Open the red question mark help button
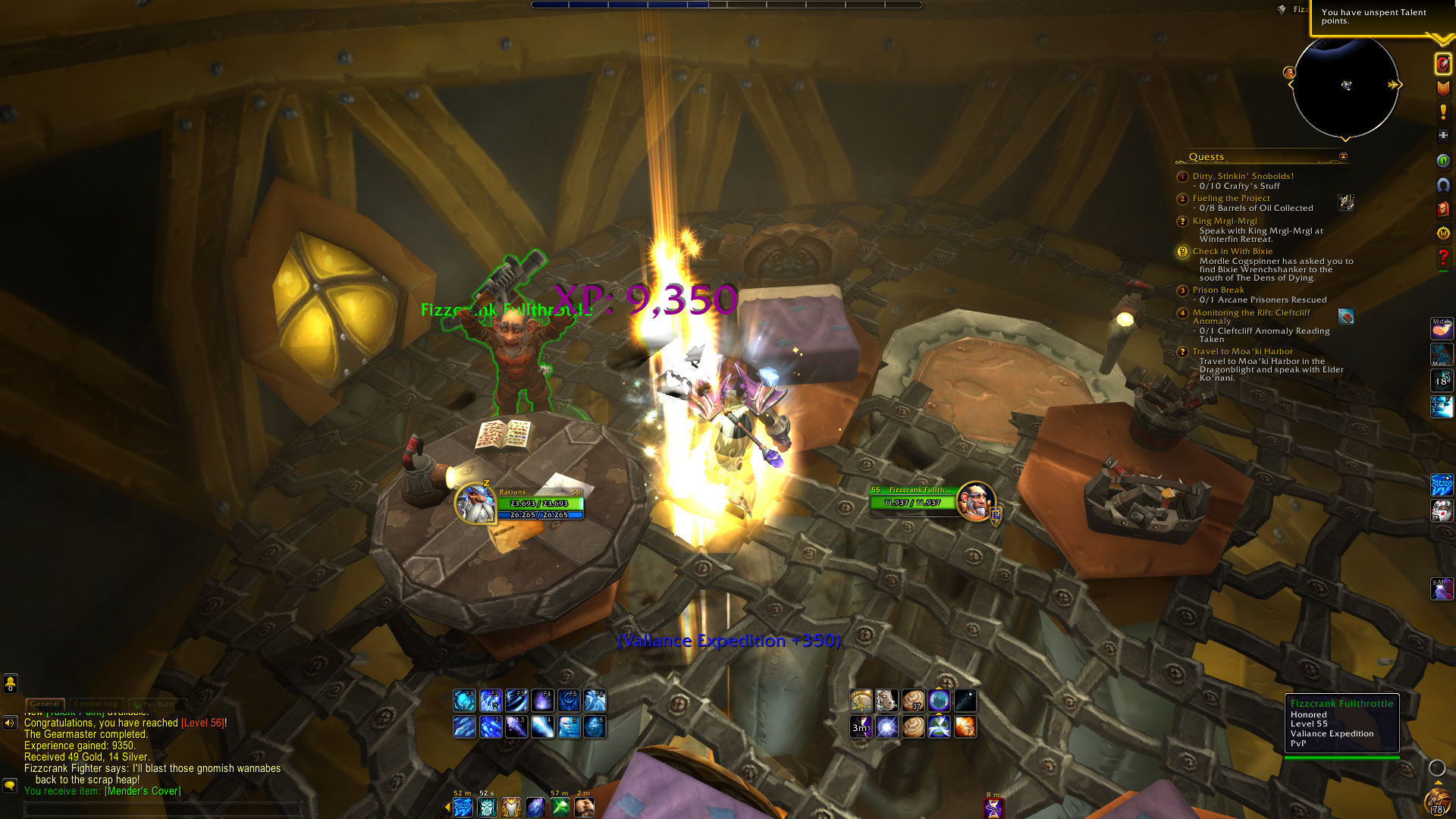This screenshot has height=819, width=1456. [1442, 258]
